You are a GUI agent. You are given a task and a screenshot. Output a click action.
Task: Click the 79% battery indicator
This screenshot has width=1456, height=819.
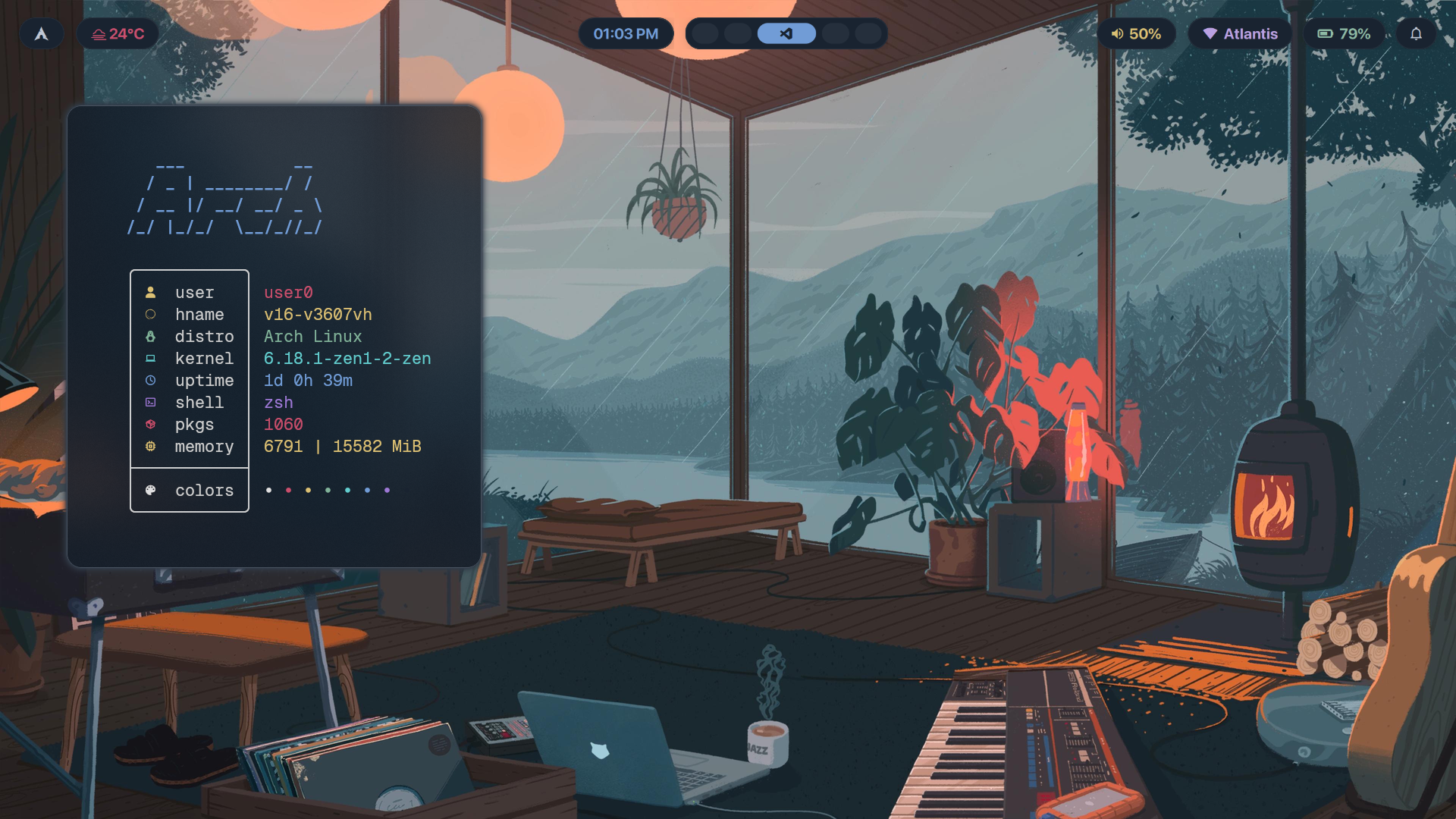[x=1344, y=34]
